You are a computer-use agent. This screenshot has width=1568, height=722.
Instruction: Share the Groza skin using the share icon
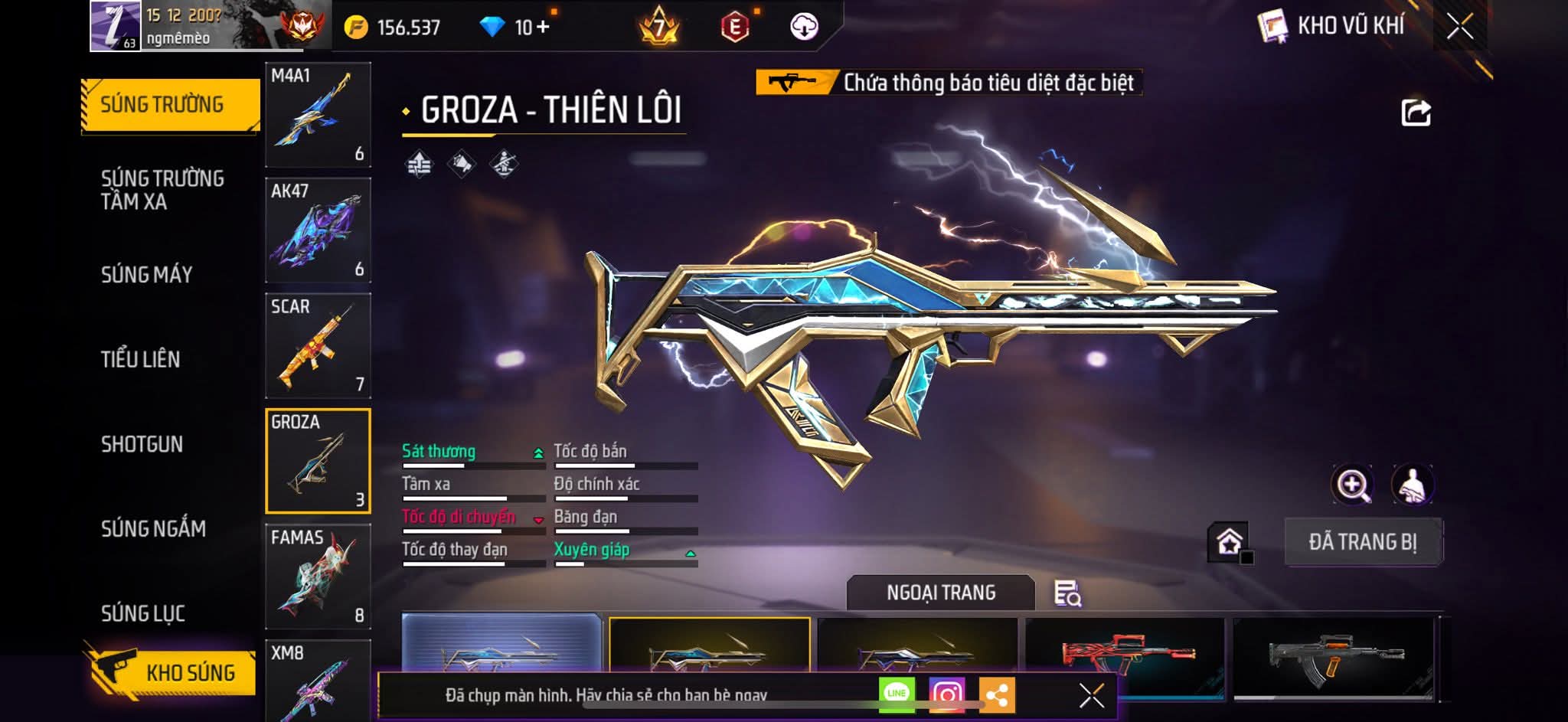point(1416,113)
